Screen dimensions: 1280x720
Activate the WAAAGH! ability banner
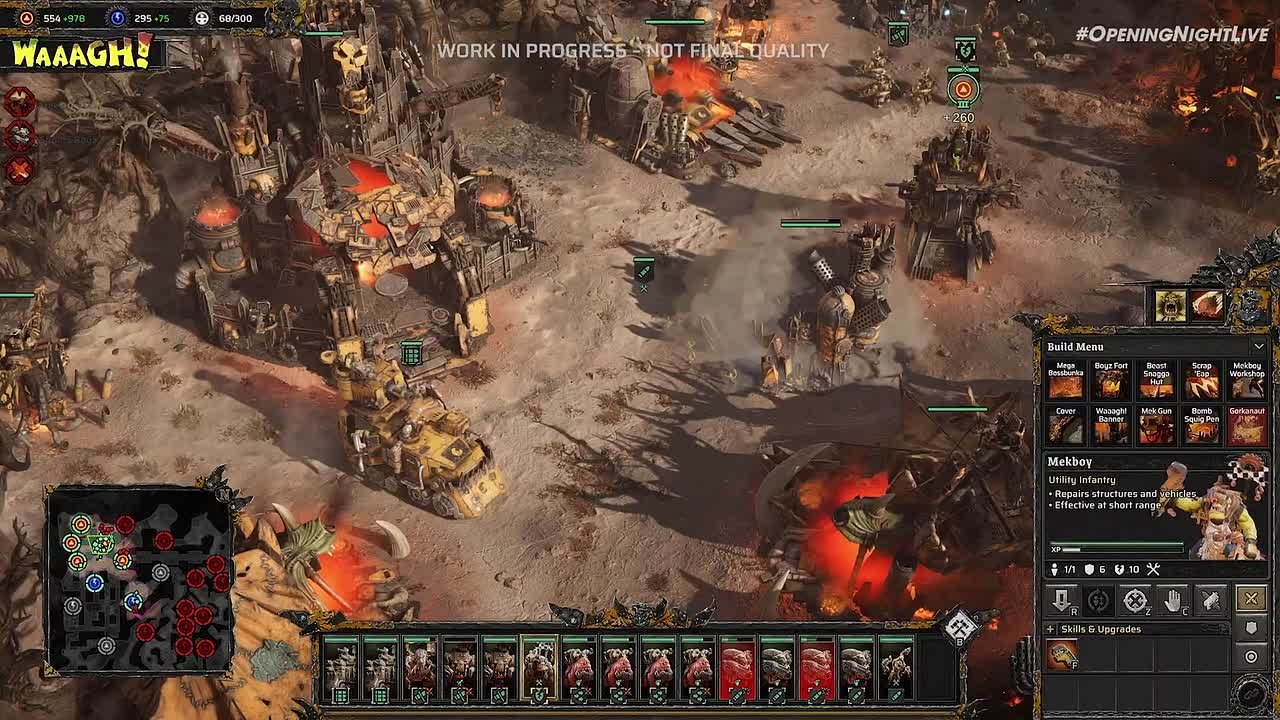point(80,54)
